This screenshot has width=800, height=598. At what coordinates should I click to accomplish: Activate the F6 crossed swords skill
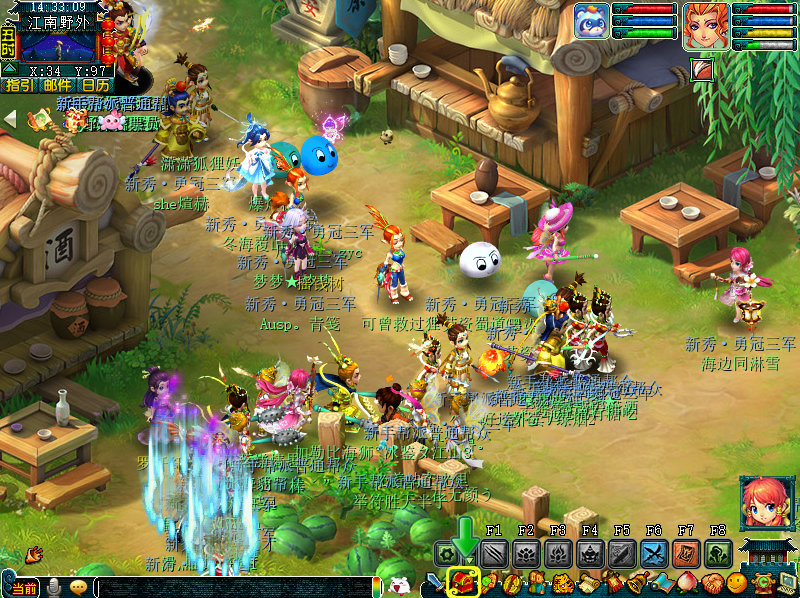(x=654, y=553)
